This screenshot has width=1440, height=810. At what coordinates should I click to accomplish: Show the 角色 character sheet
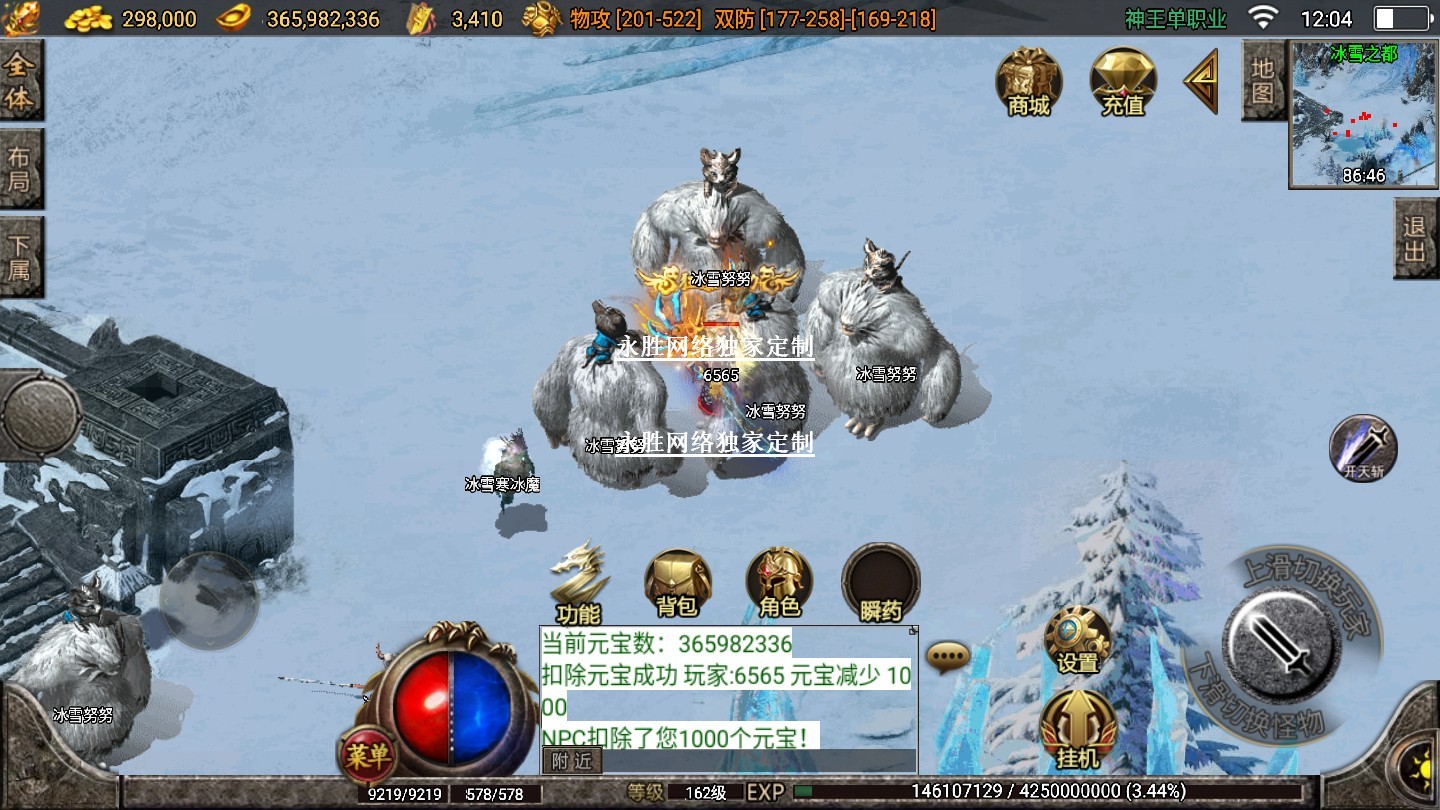point(779,582)
